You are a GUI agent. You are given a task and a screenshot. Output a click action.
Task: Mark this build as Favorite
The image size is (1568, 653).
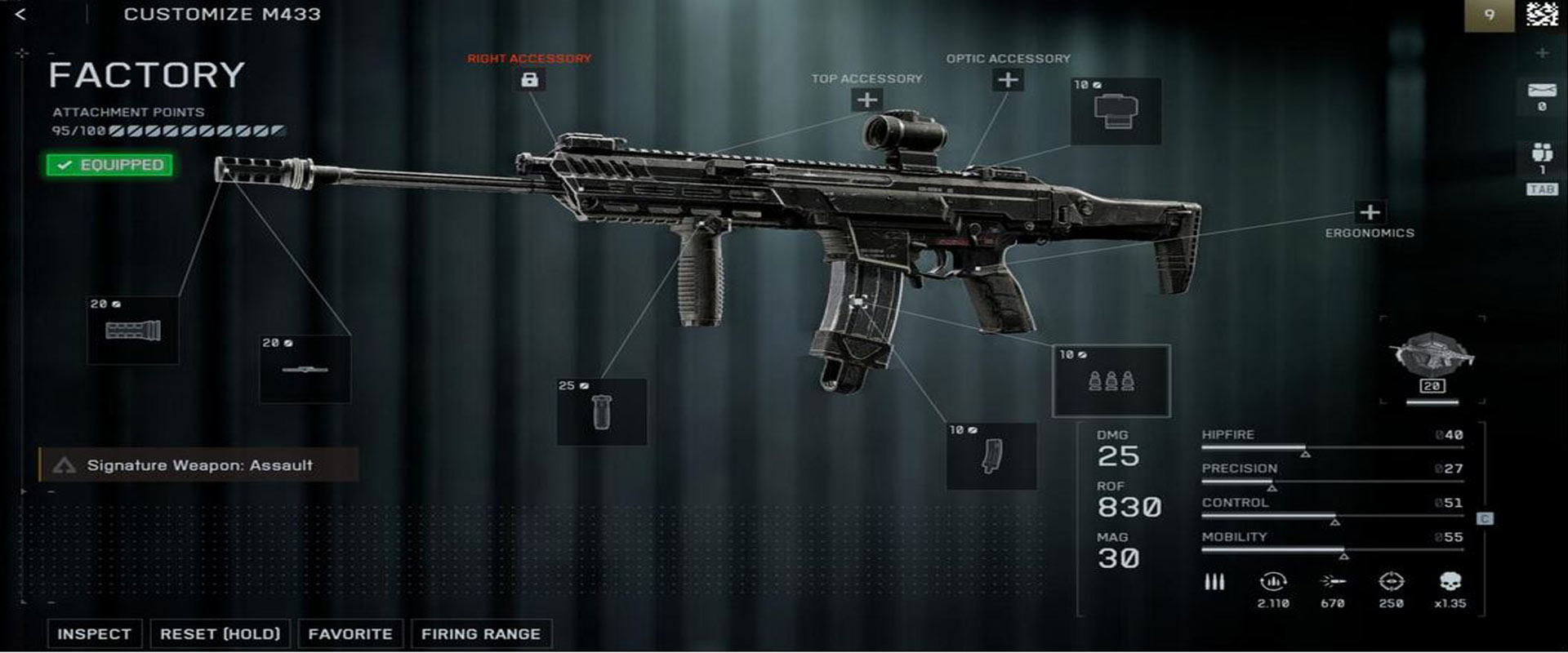(x=350, y=633)
